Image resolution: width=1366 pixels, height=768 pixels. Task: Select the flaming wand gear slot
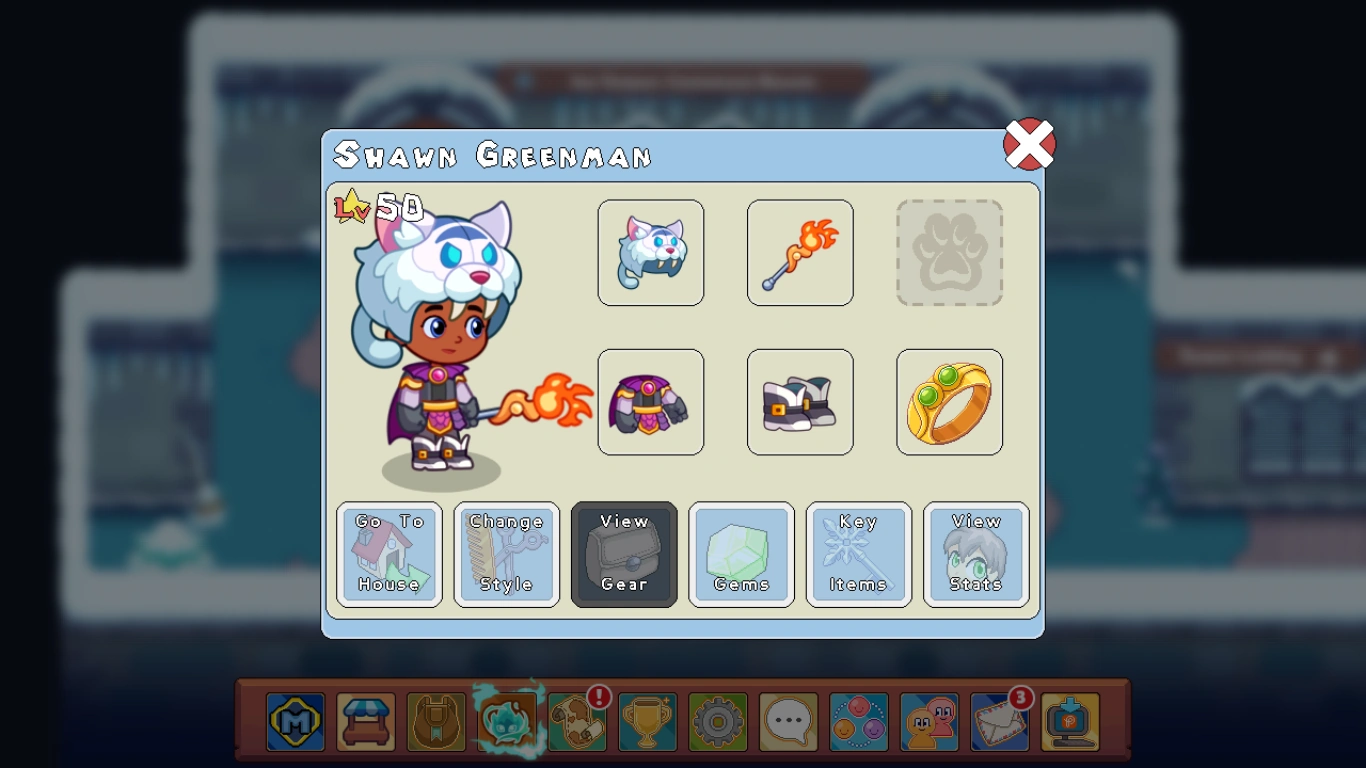click(800, 252)
